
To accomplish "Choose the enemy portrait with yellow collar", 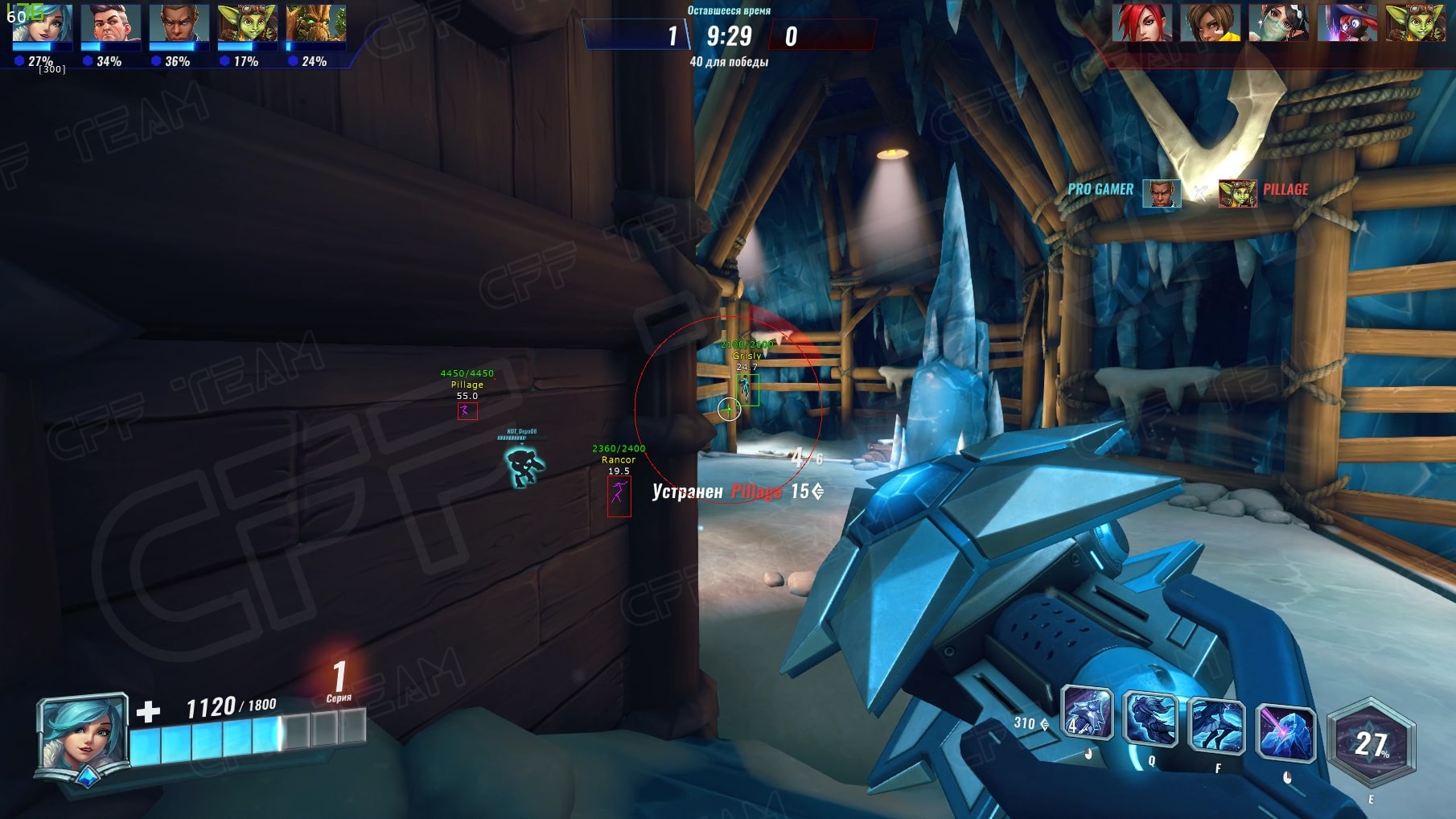I will click(x=1210, y=23).
